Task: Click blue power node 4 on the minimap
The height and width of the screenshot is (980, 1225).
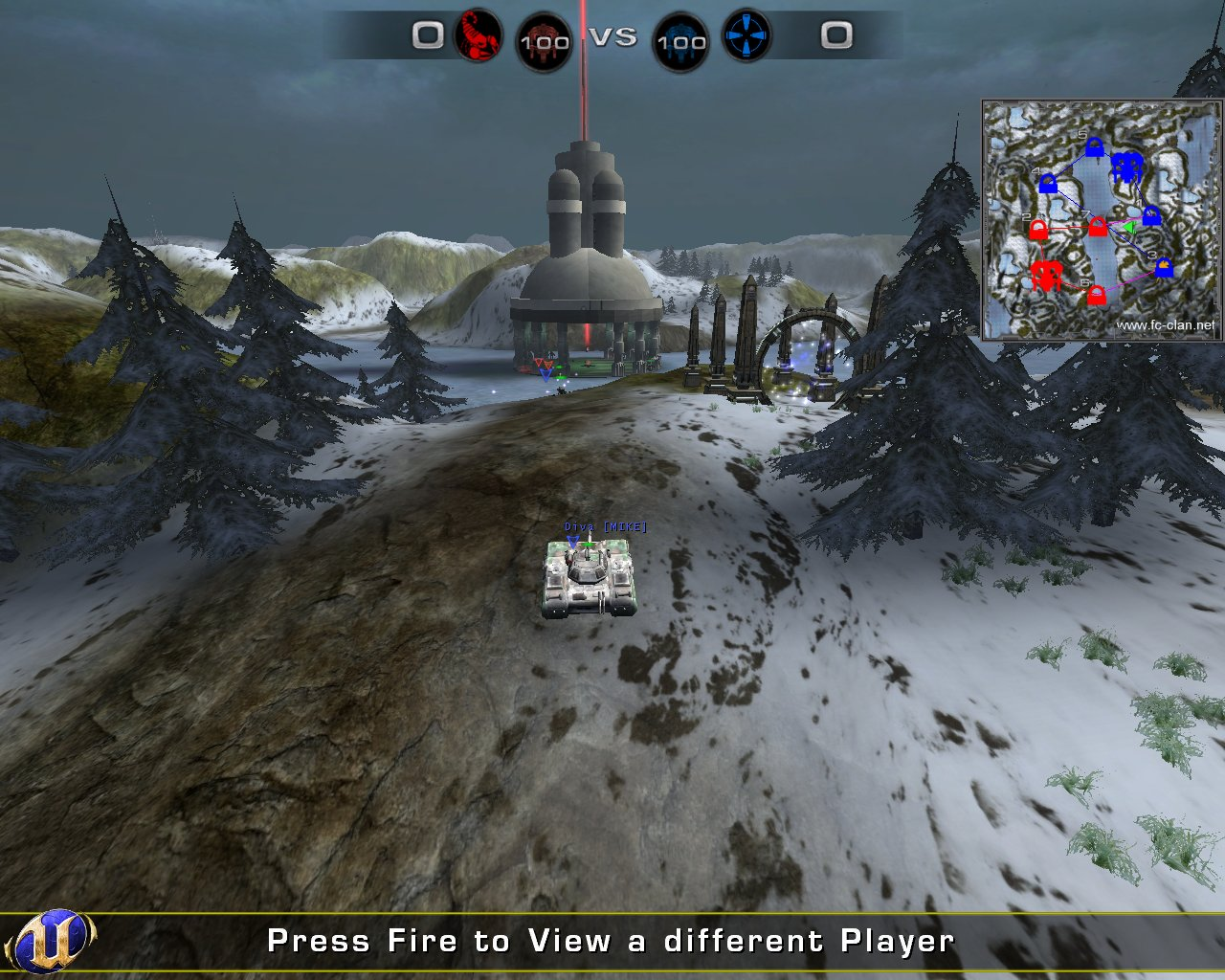Action: pyautogui.click(x=1048, y=185)
